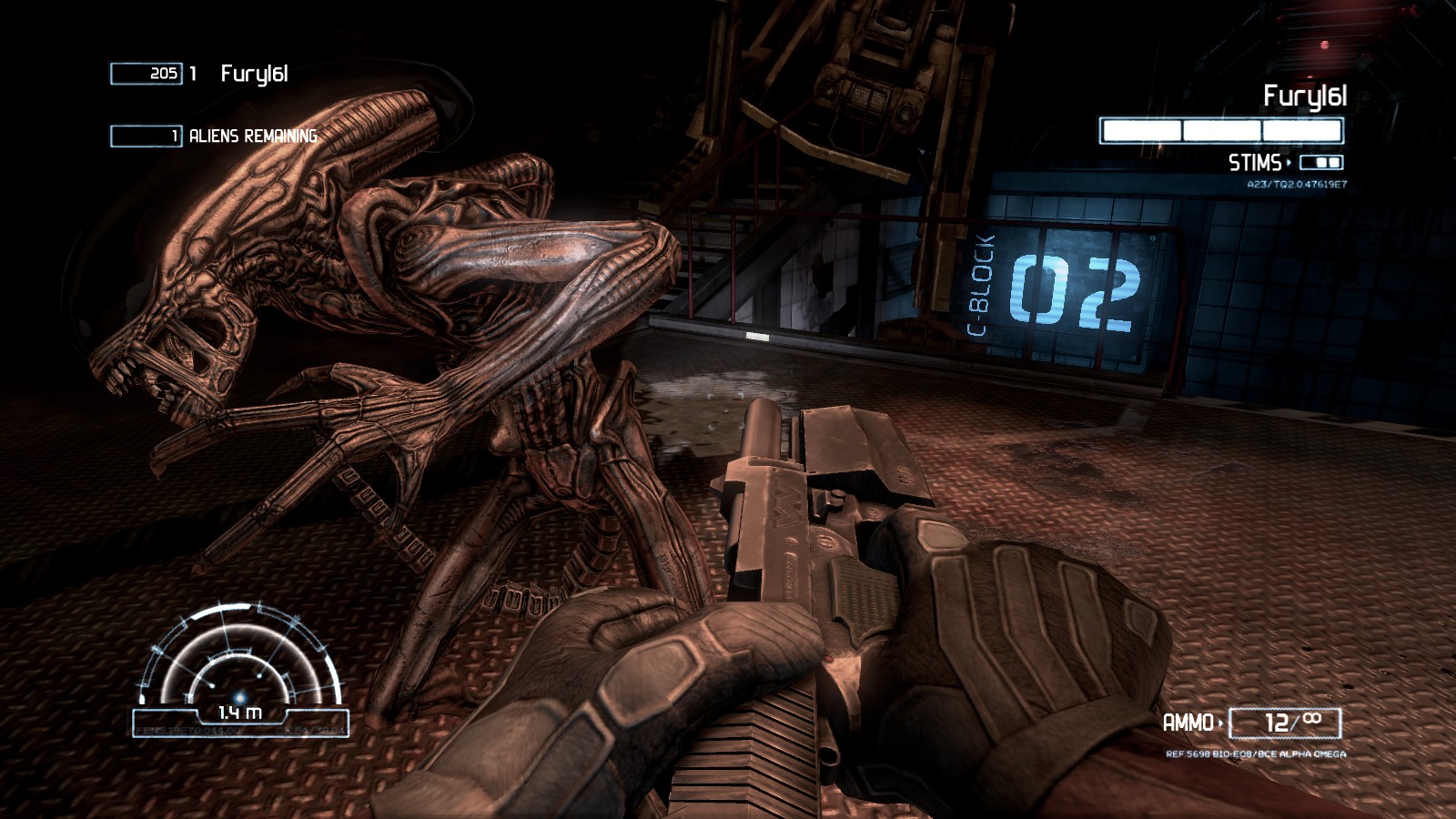Toggle the ALIENS REMAINING counter box
The height and width of the screenshot is (819, 1456).
146,135
